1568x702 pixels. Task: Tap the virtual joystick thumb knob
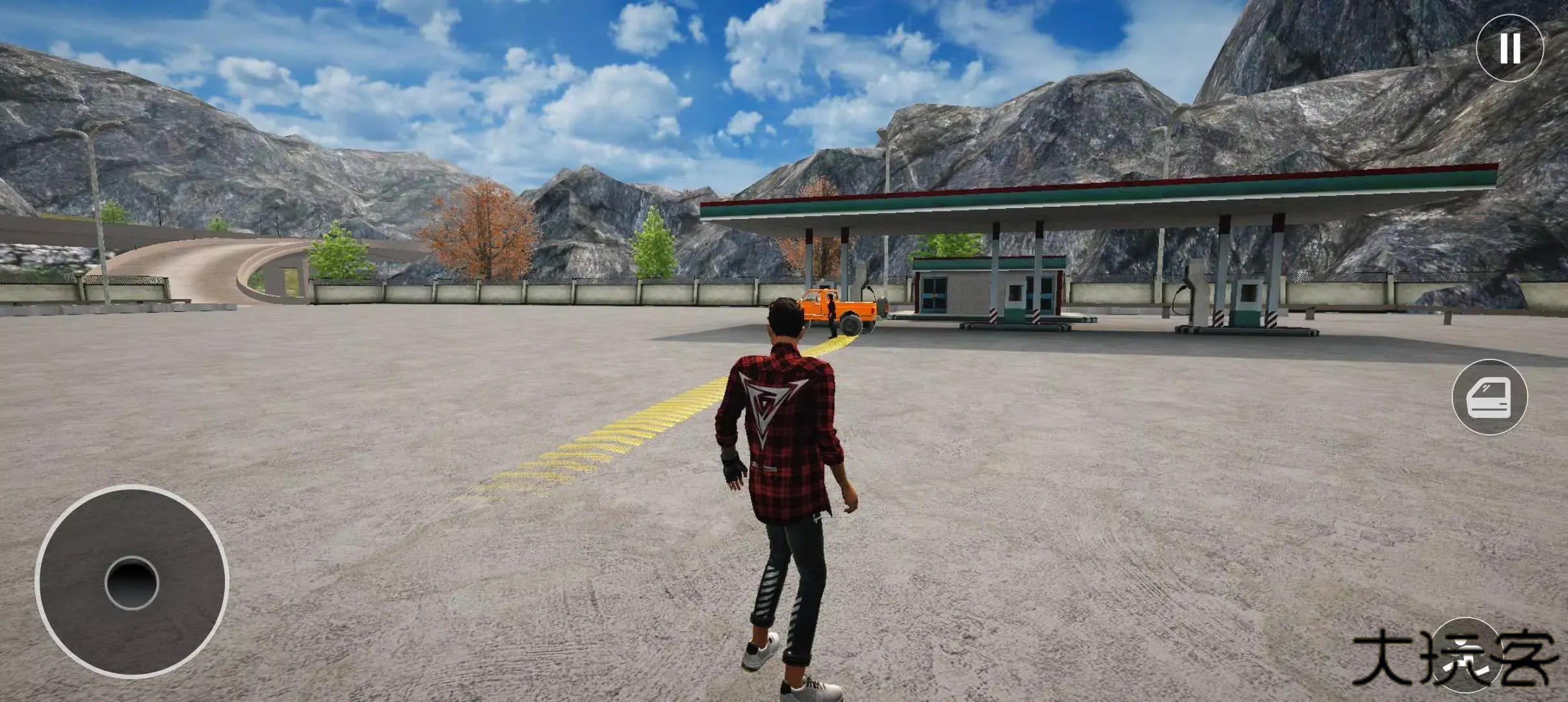[132, 582]
